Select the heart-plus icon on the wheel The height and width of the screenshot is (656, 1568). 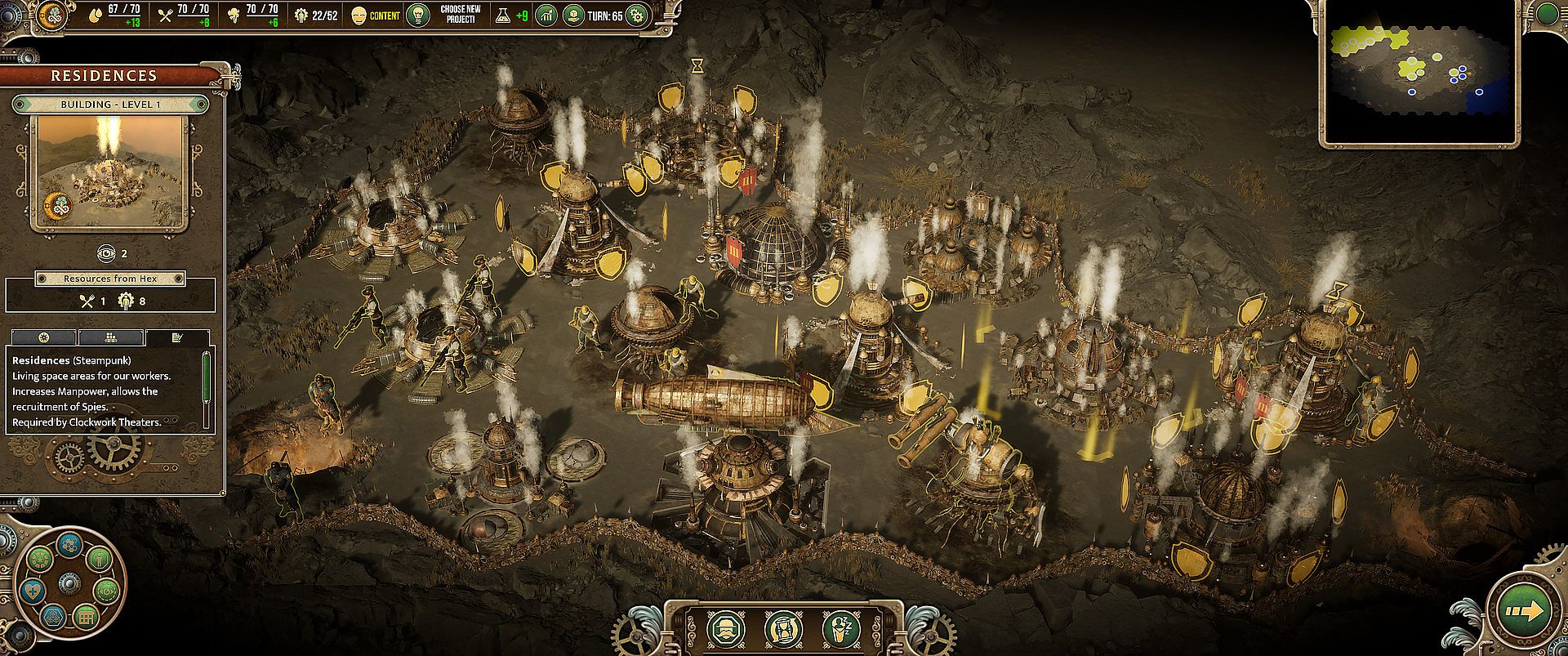[33, 593]
